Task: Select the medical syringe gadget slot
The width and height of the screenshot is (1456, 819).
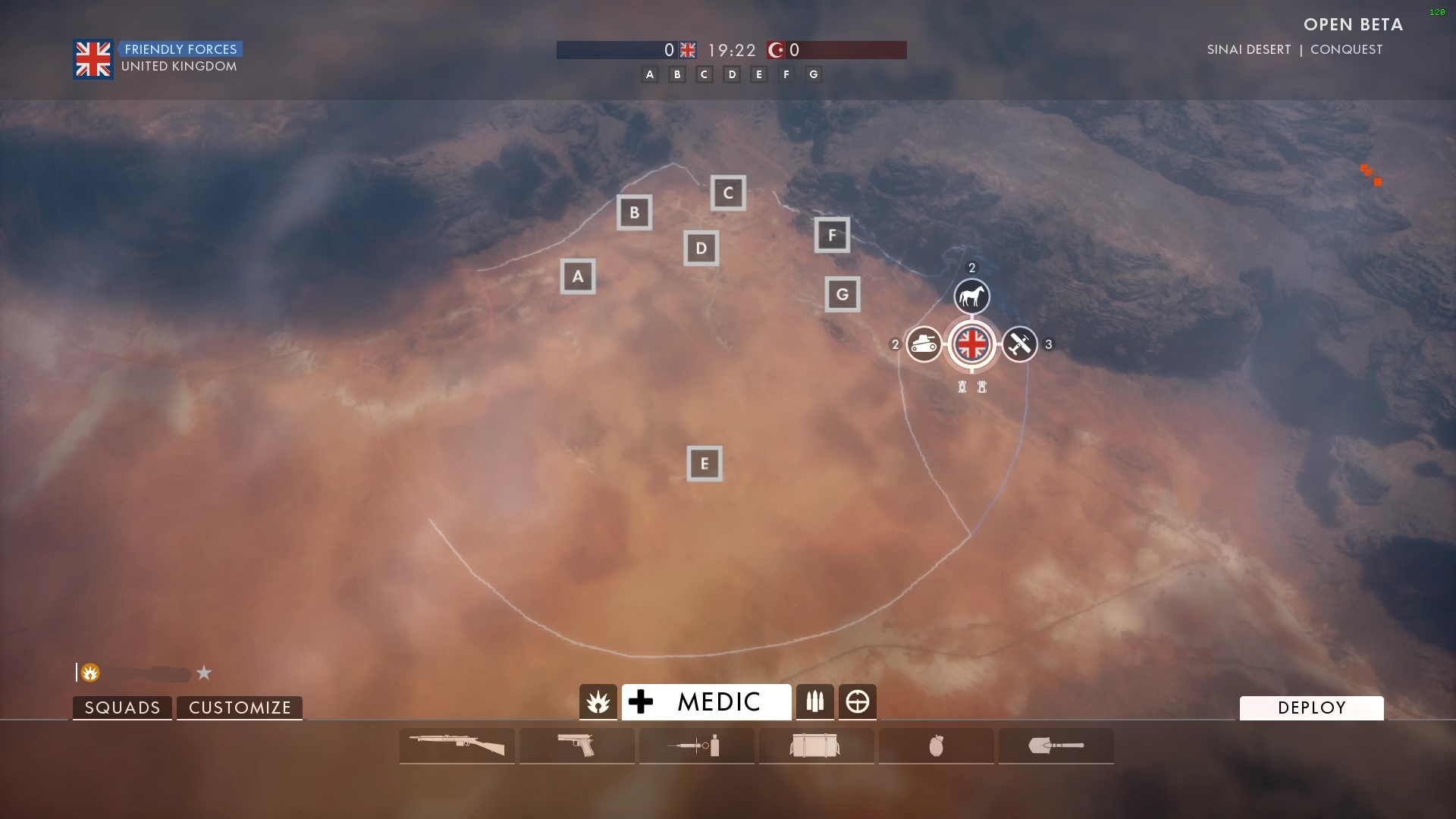Action: 696,745
